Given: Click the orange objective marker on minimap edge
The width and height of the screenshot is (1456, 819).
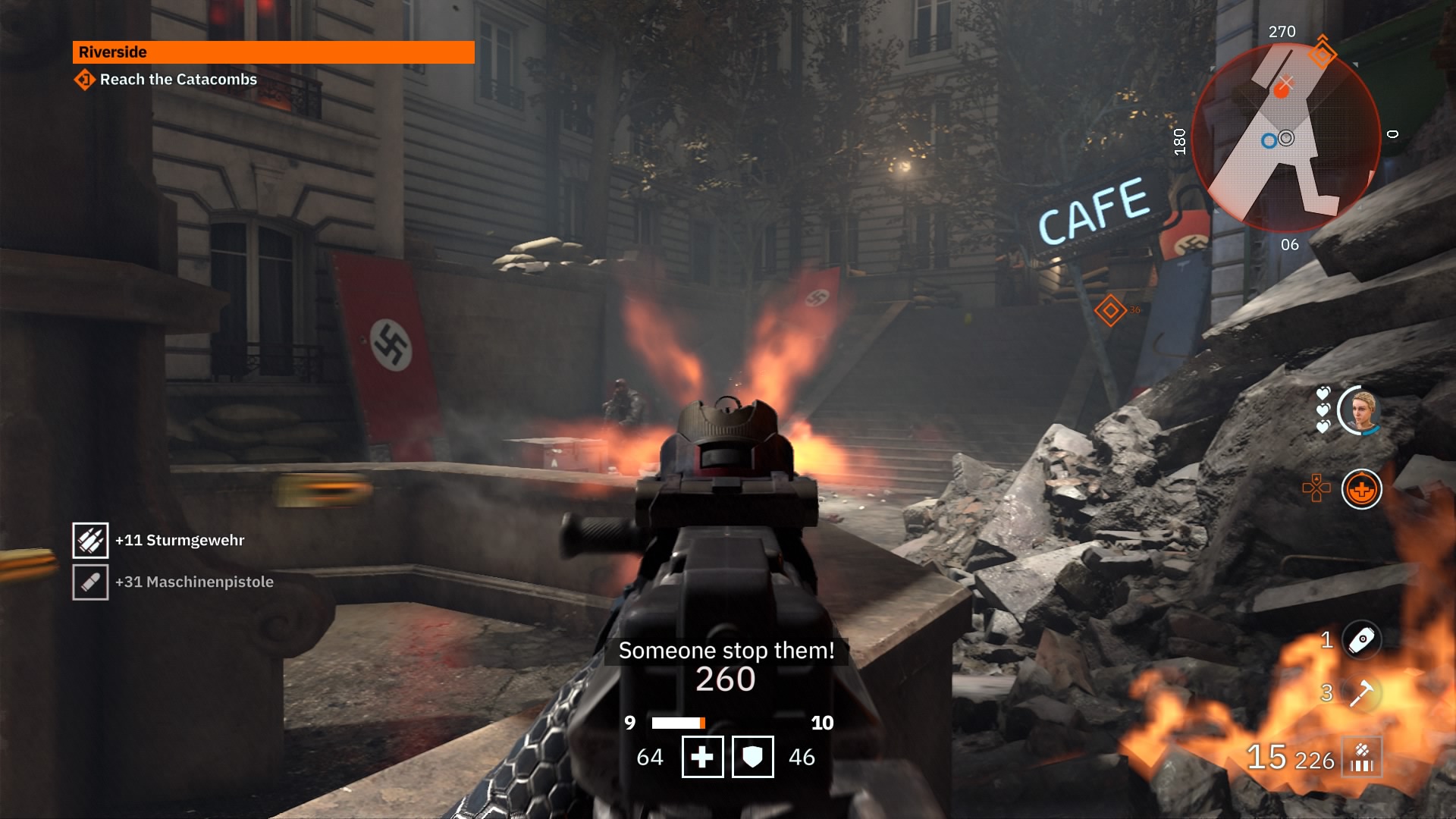Looking at the screenshot, I should click(1322, 53).
